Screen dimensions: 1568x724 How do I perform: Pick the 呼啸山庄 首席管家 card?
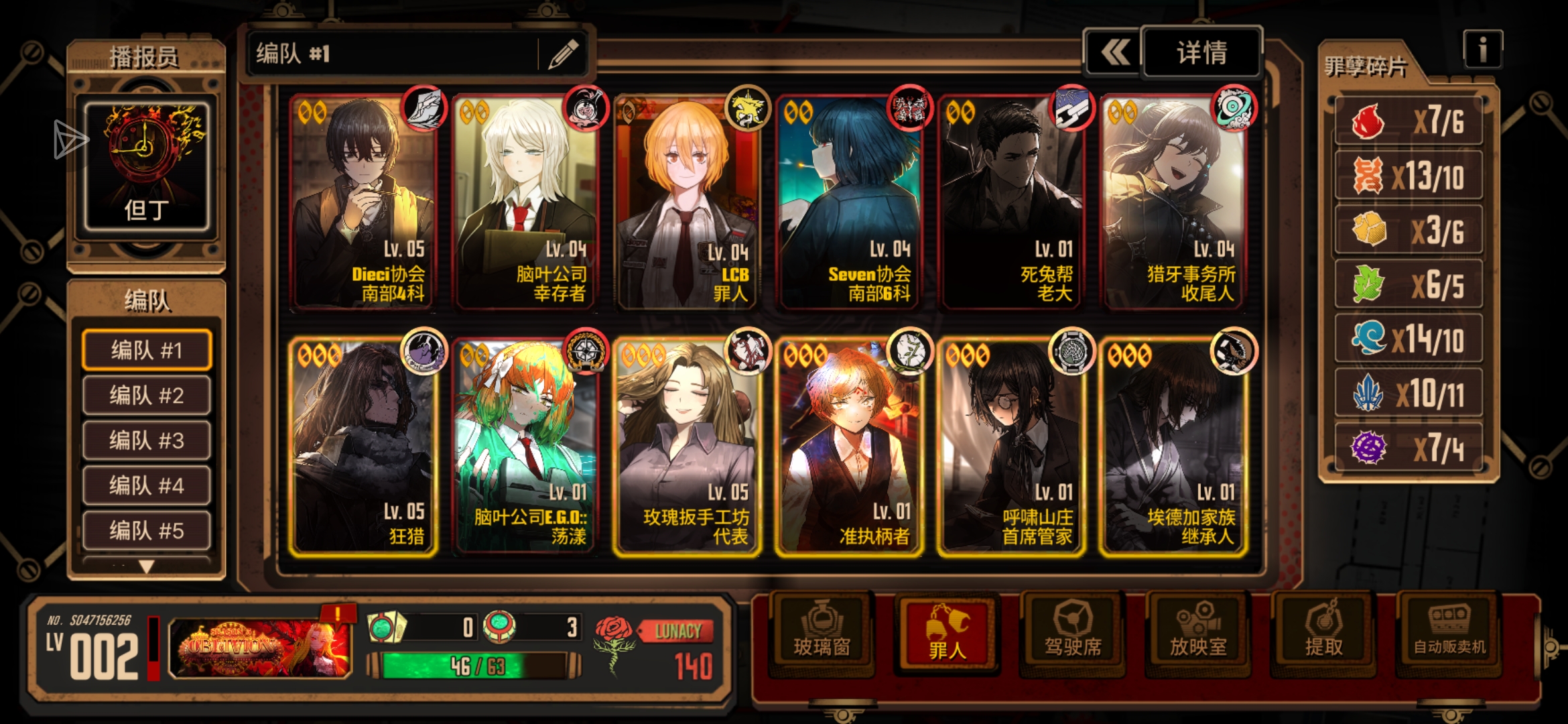(x=1011, y=446)
